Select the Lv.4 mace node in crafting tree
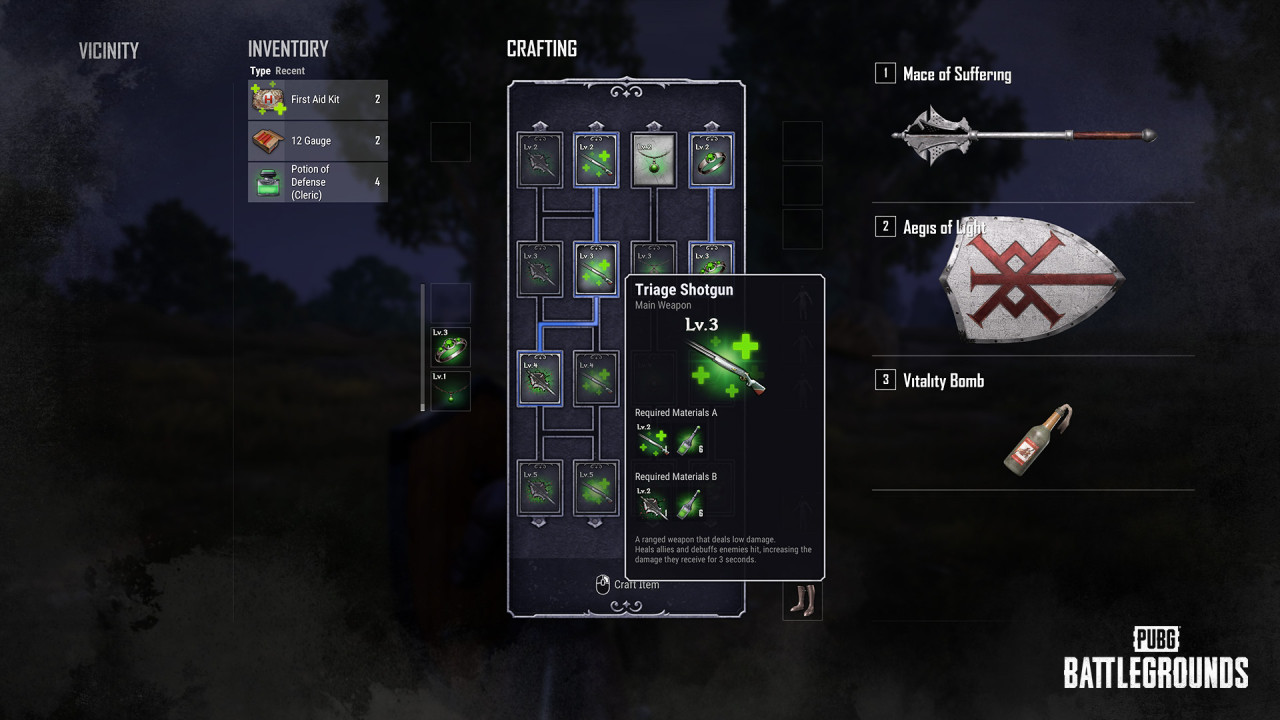 tap(540, 378)
